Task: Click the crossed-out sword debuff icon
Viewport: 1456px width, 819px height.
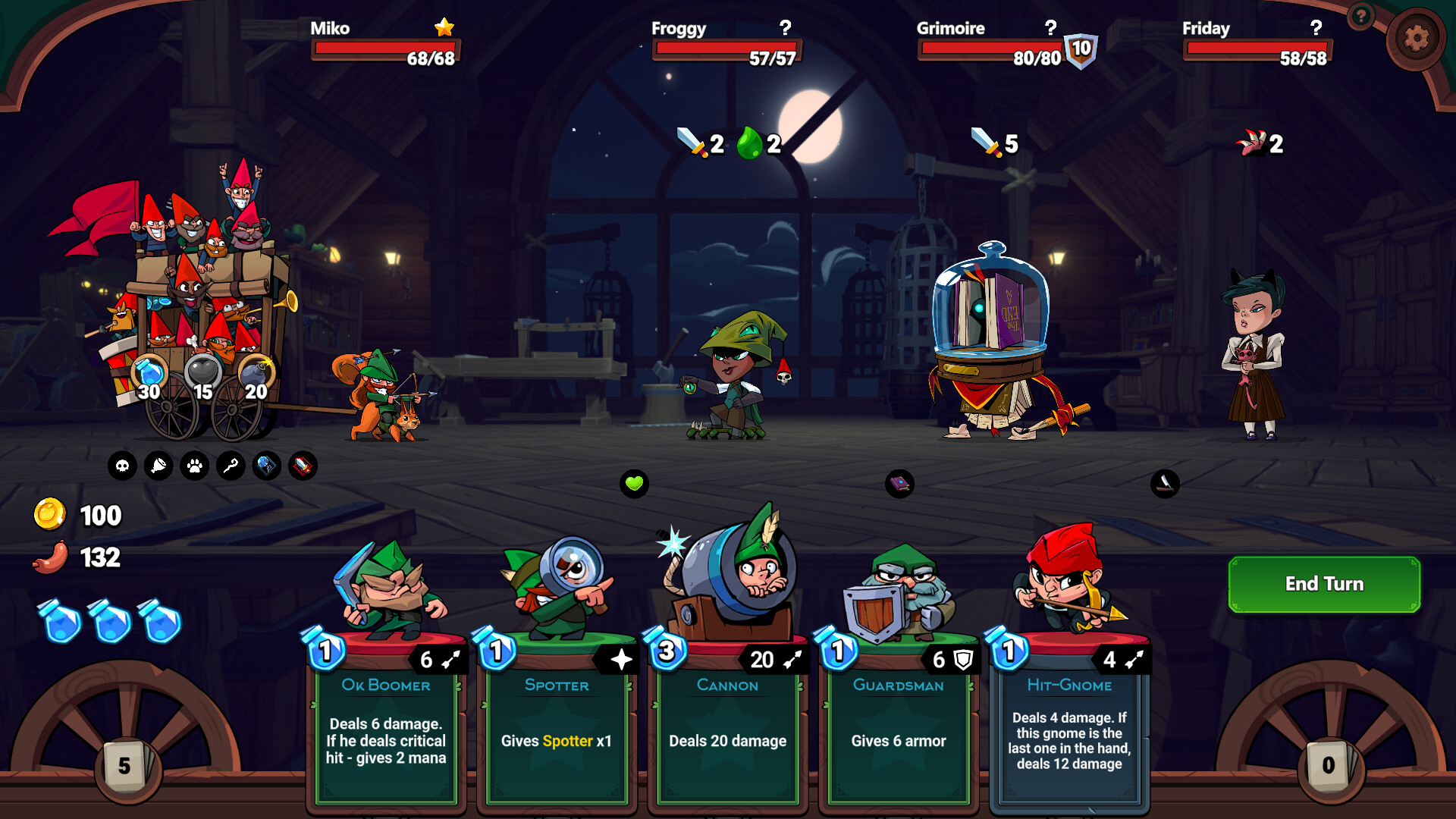Action: [x=303, y=466]
